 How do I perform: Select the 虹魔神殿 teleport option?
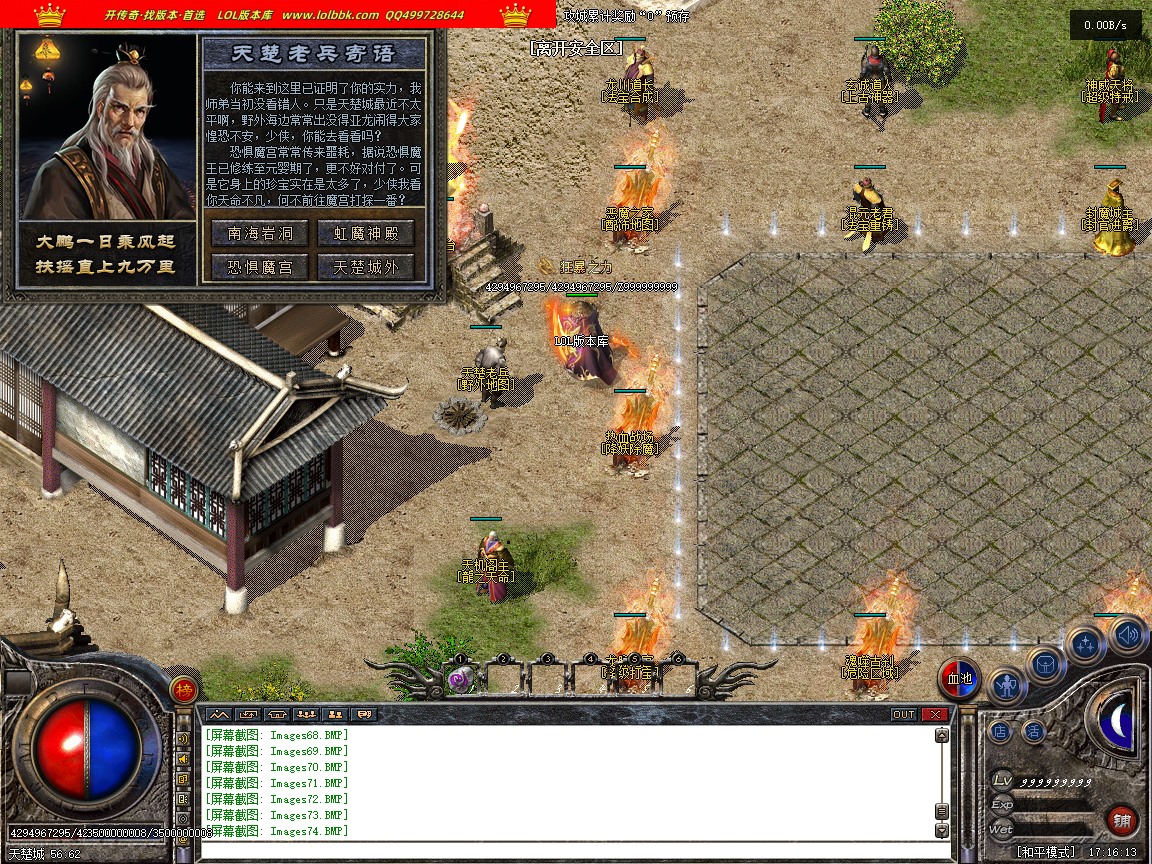(365, 233)
